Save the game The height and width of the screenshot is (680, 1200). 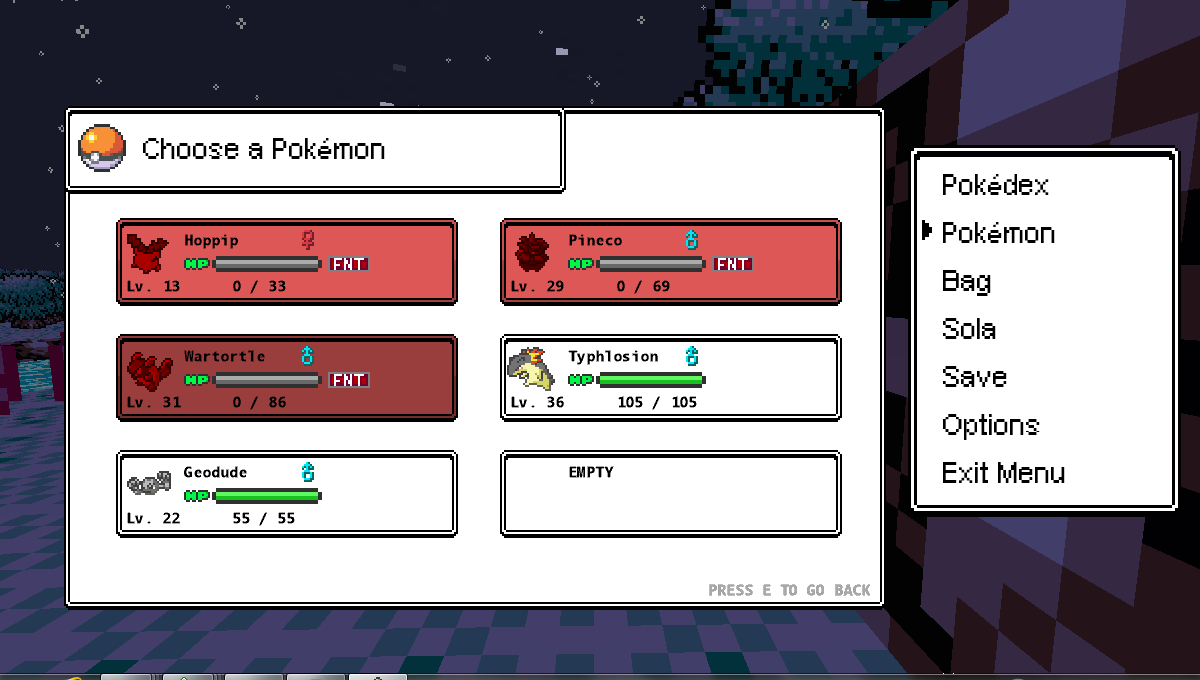point(974,378)
